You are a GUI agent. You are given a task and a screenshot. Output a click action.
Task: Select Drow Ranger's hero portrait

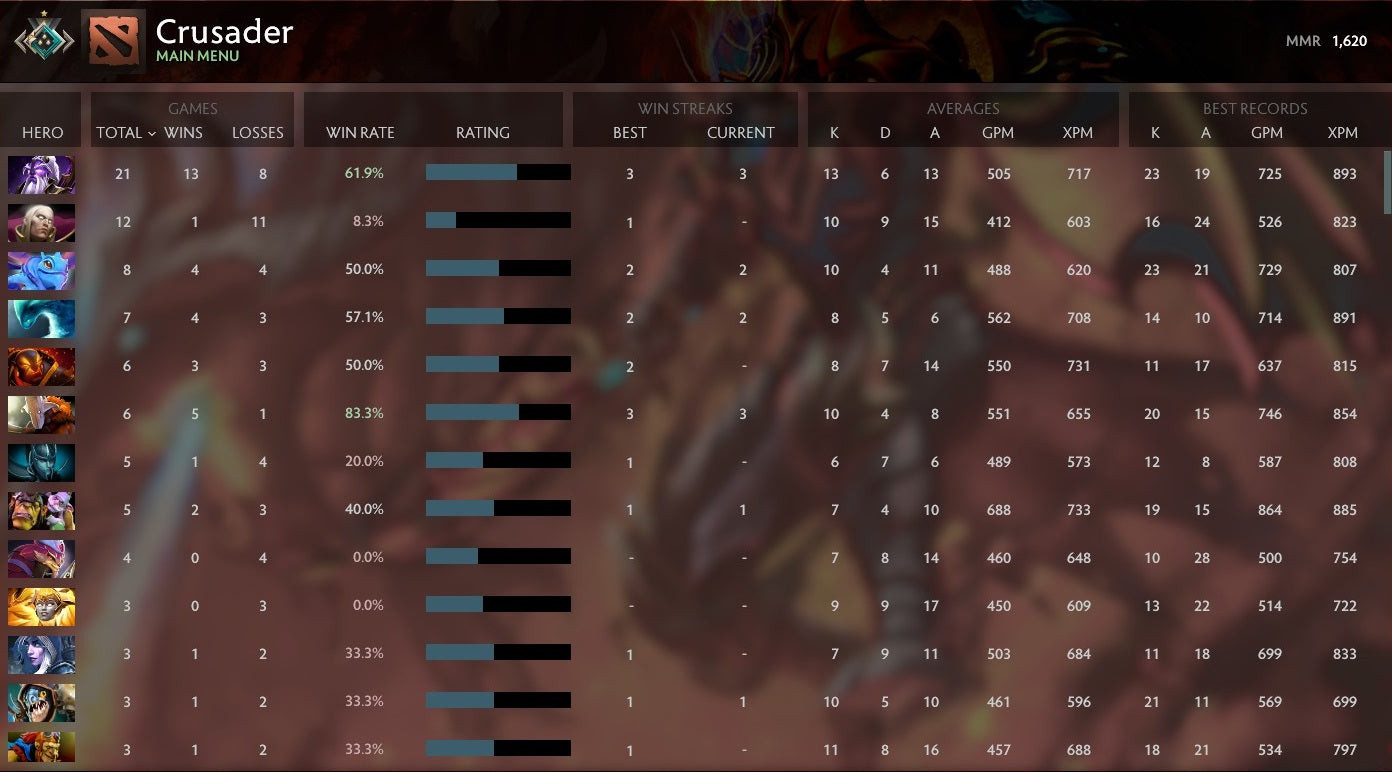coord(41,653)
